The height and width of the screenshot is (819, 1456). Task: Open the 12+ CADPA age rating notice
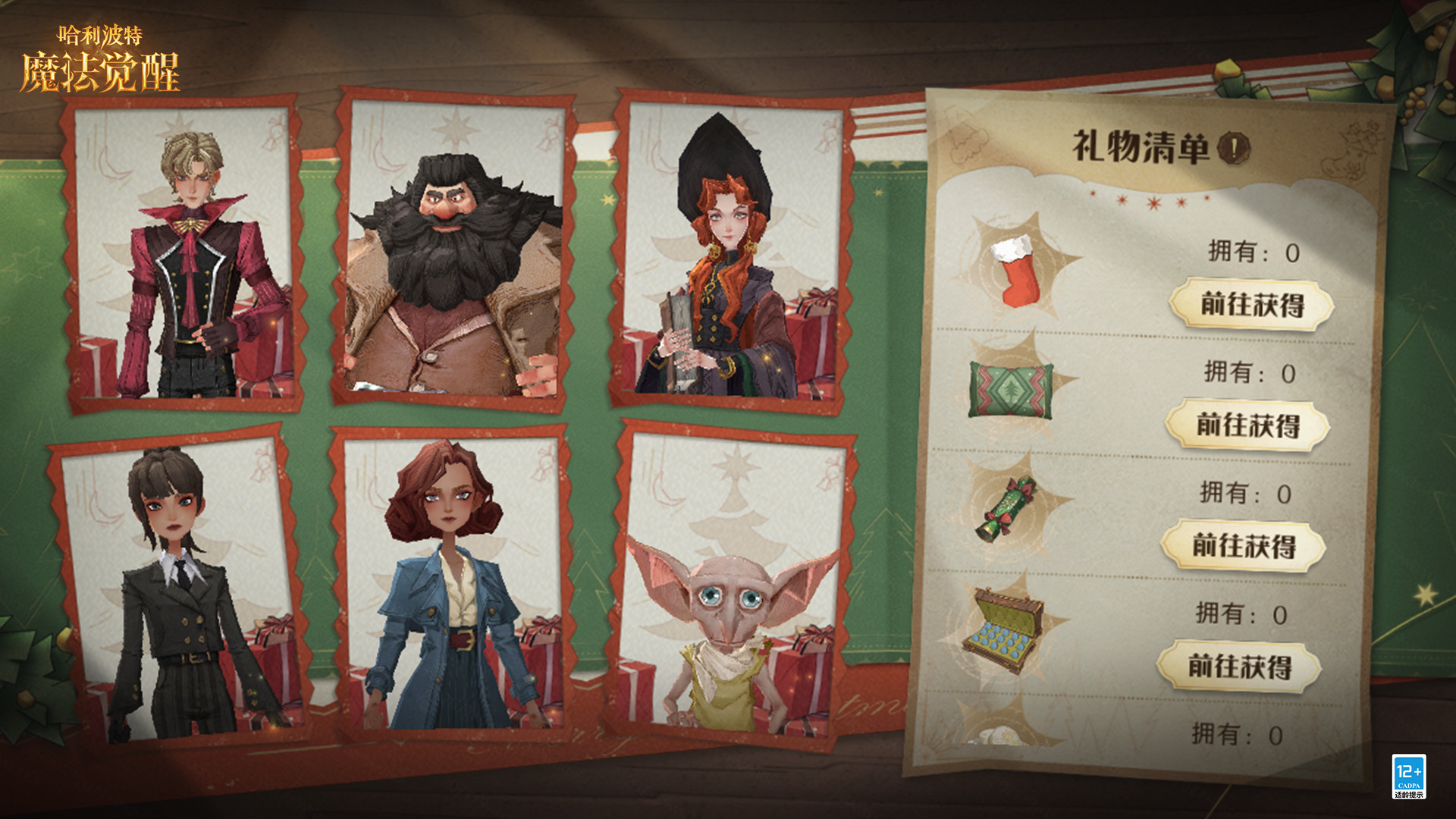coord(1408,776)
